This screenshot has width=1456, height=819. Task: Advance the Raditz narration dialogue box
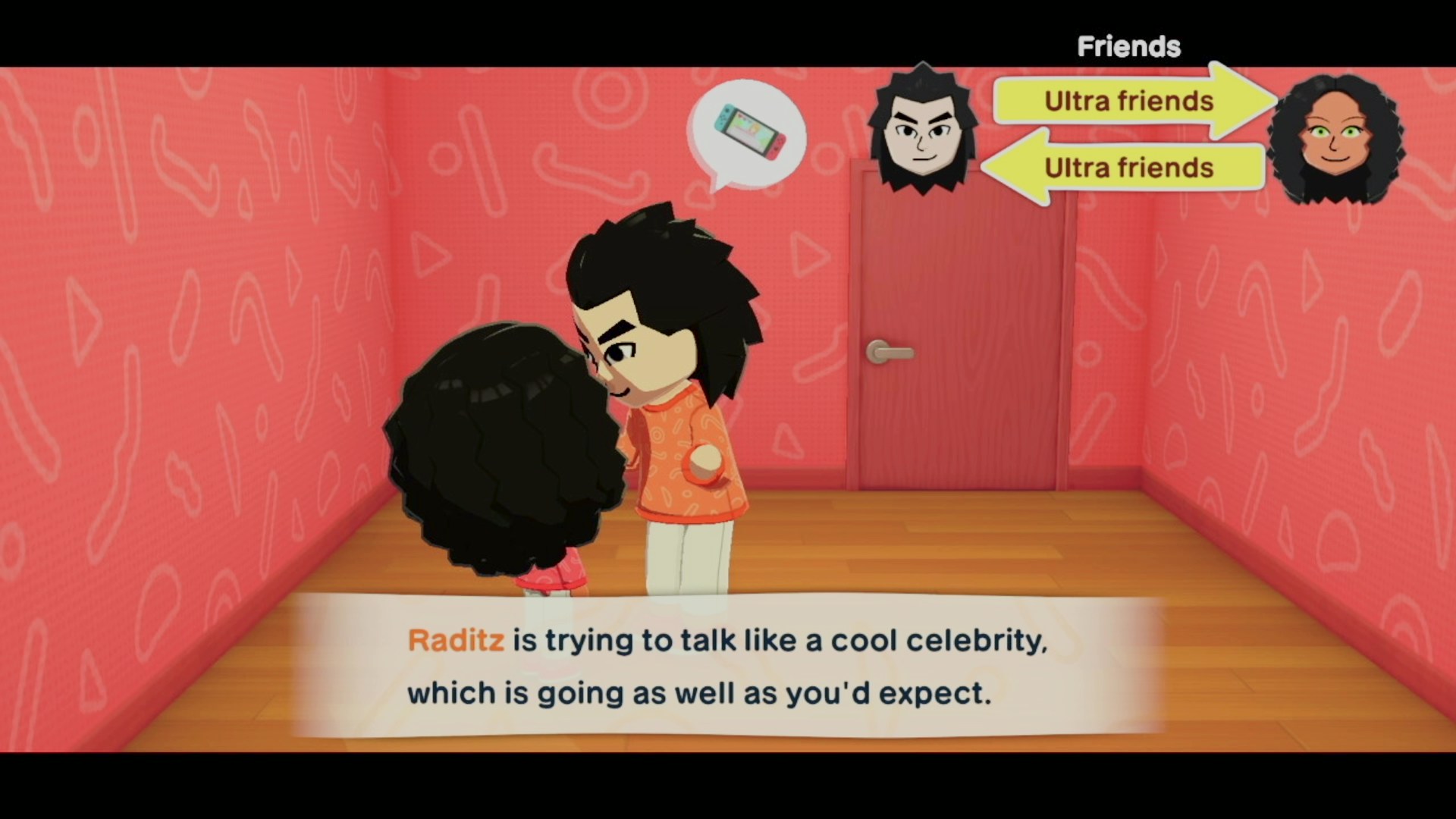click(x=728, y=666)
